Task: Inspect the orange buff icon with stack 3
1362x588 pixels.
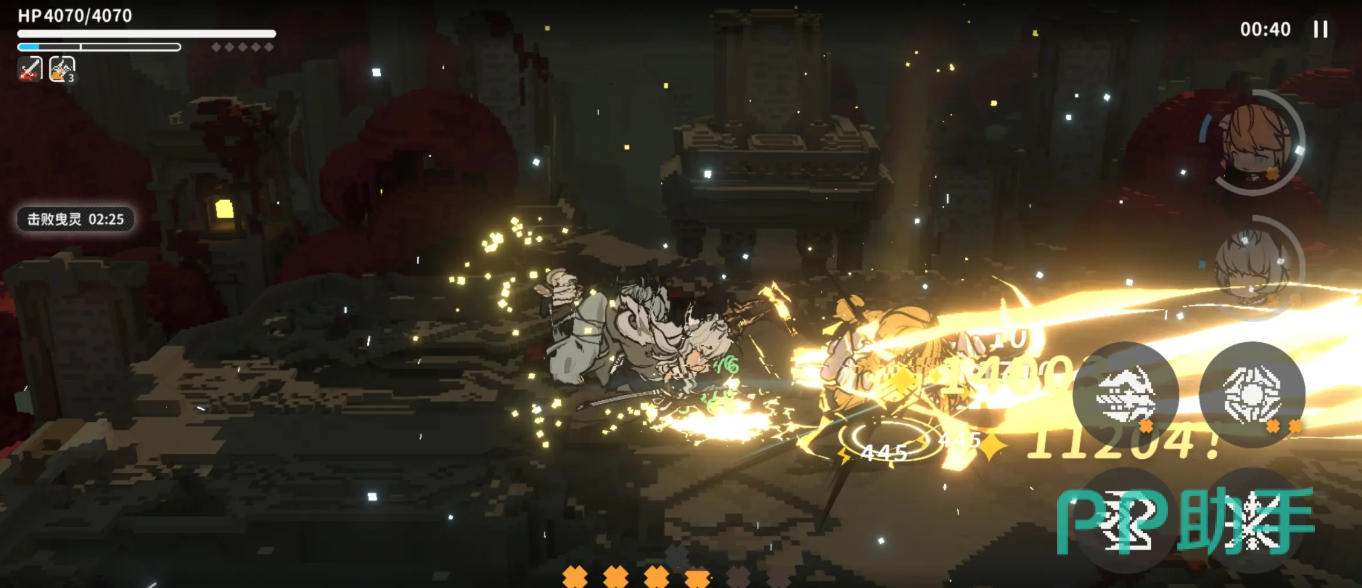Action: [x=62, y=69]
